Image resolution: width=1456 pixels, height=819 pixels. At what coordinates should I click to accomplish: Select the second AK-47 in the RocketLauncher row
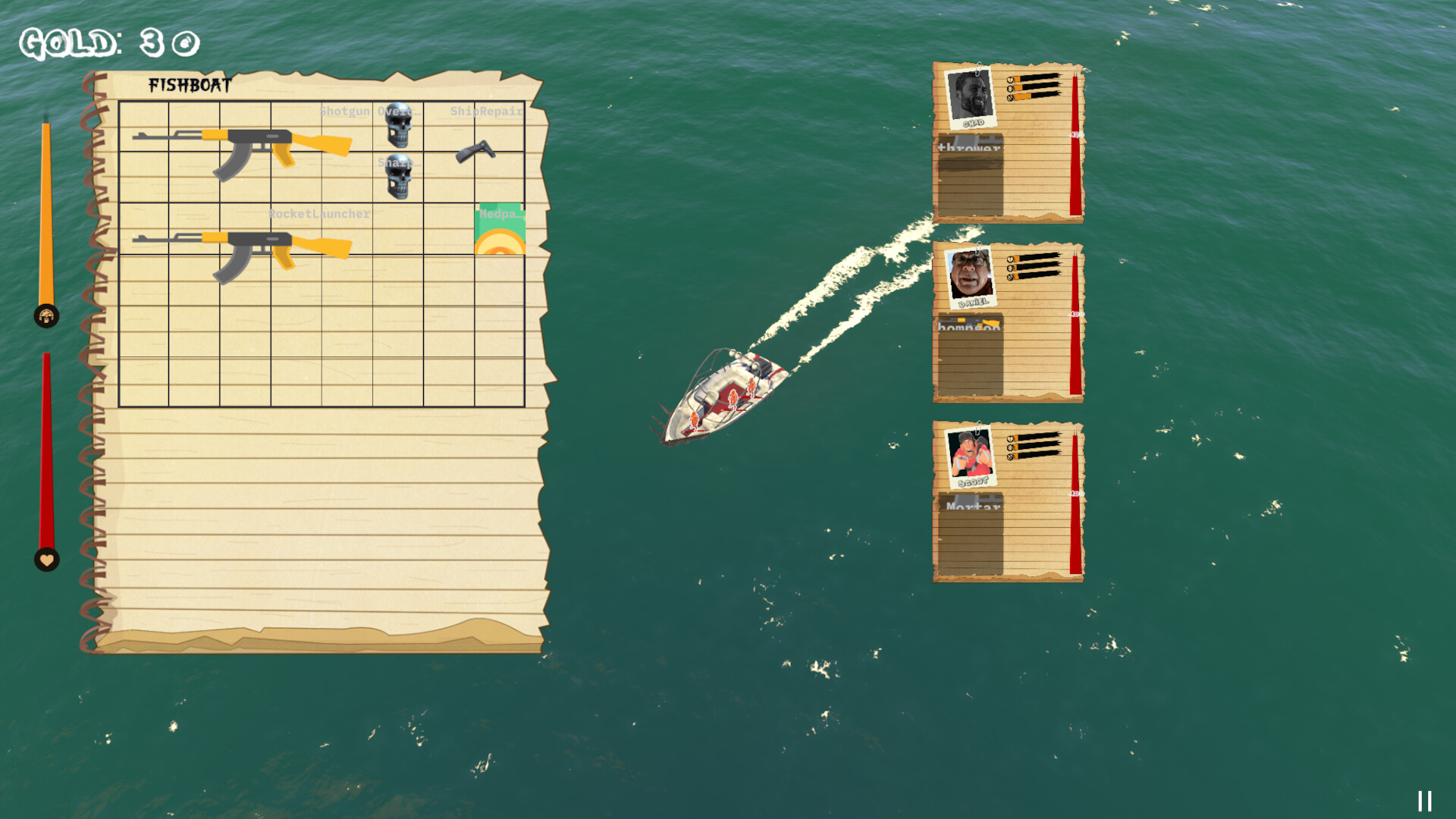pos(243,250)
